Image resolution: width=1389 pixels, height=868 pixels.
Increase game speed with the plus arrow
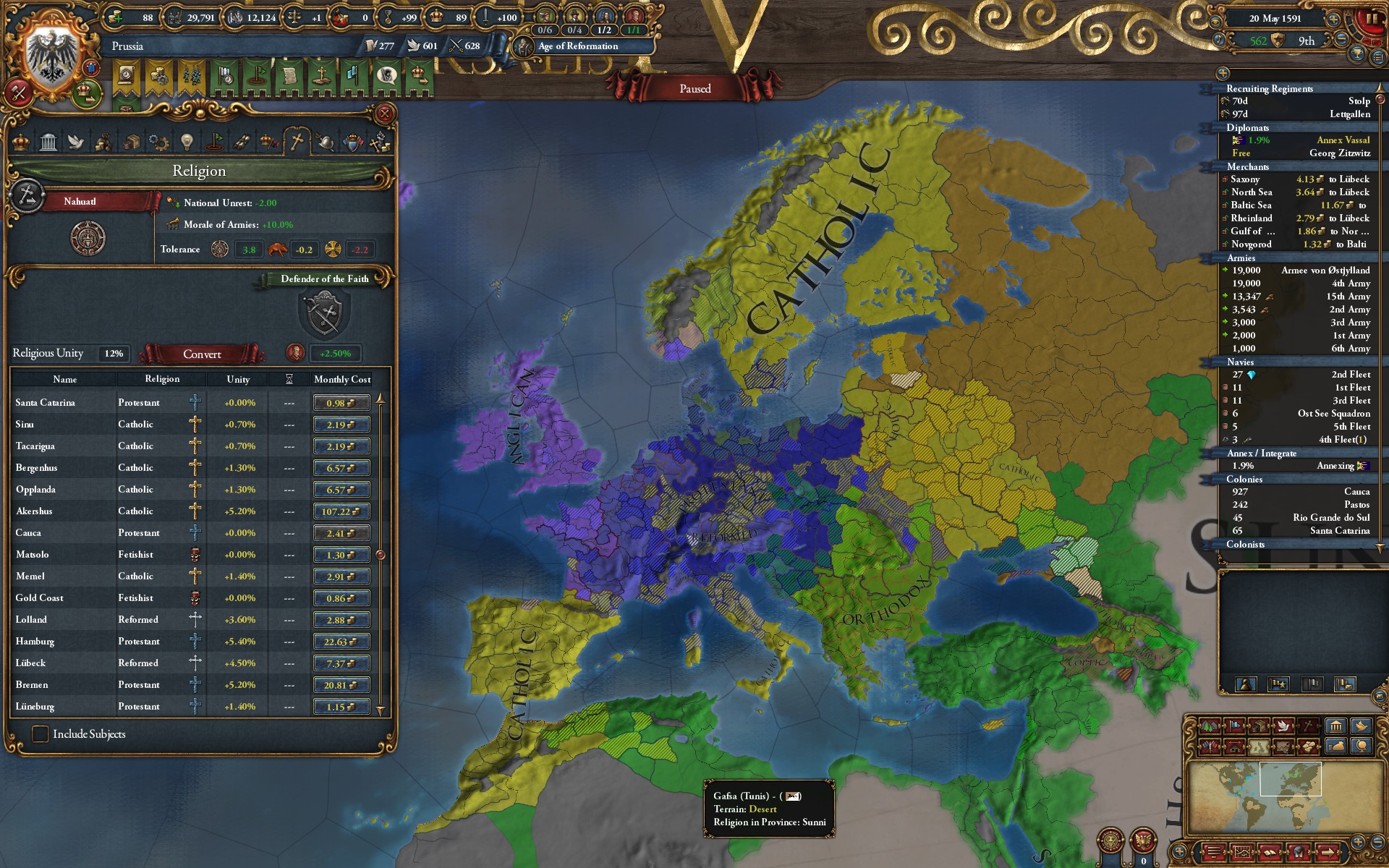pyautogui.click(x=1333, y=20)
